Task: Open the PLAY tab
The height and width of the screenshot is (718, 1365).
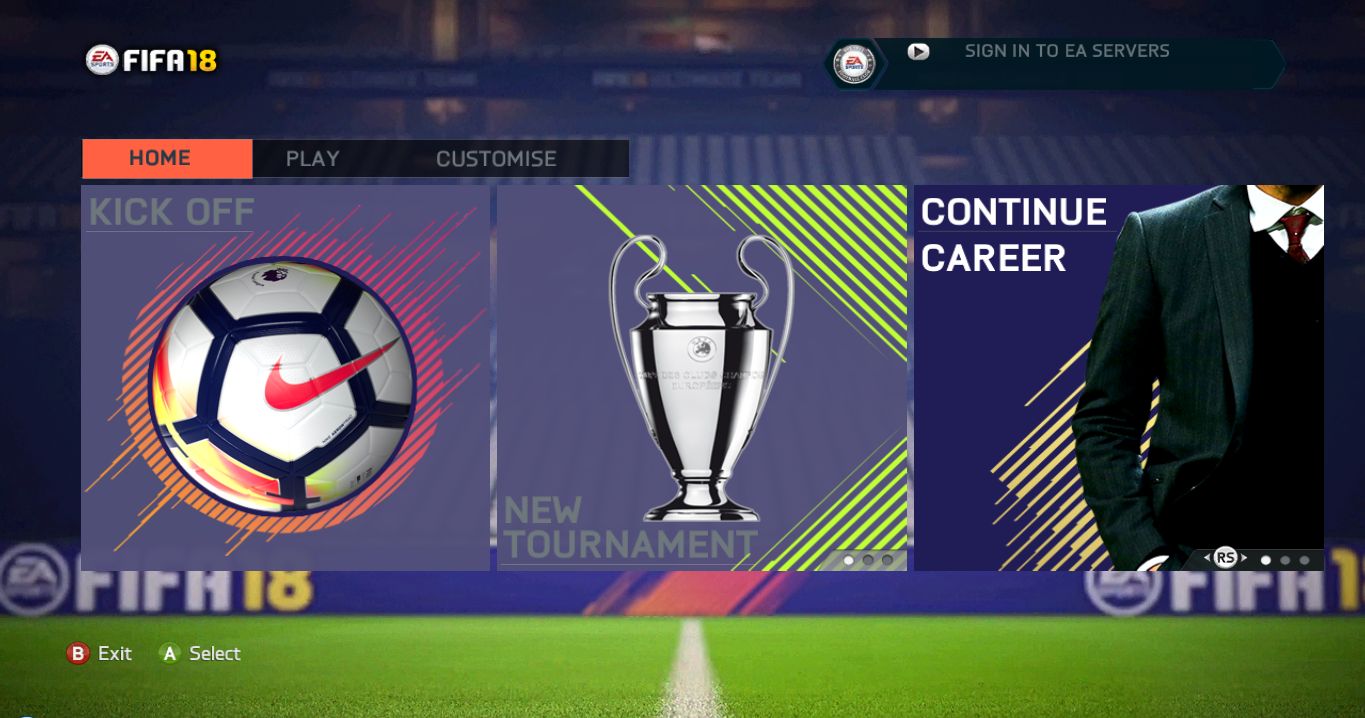Action: pos(312,158)
